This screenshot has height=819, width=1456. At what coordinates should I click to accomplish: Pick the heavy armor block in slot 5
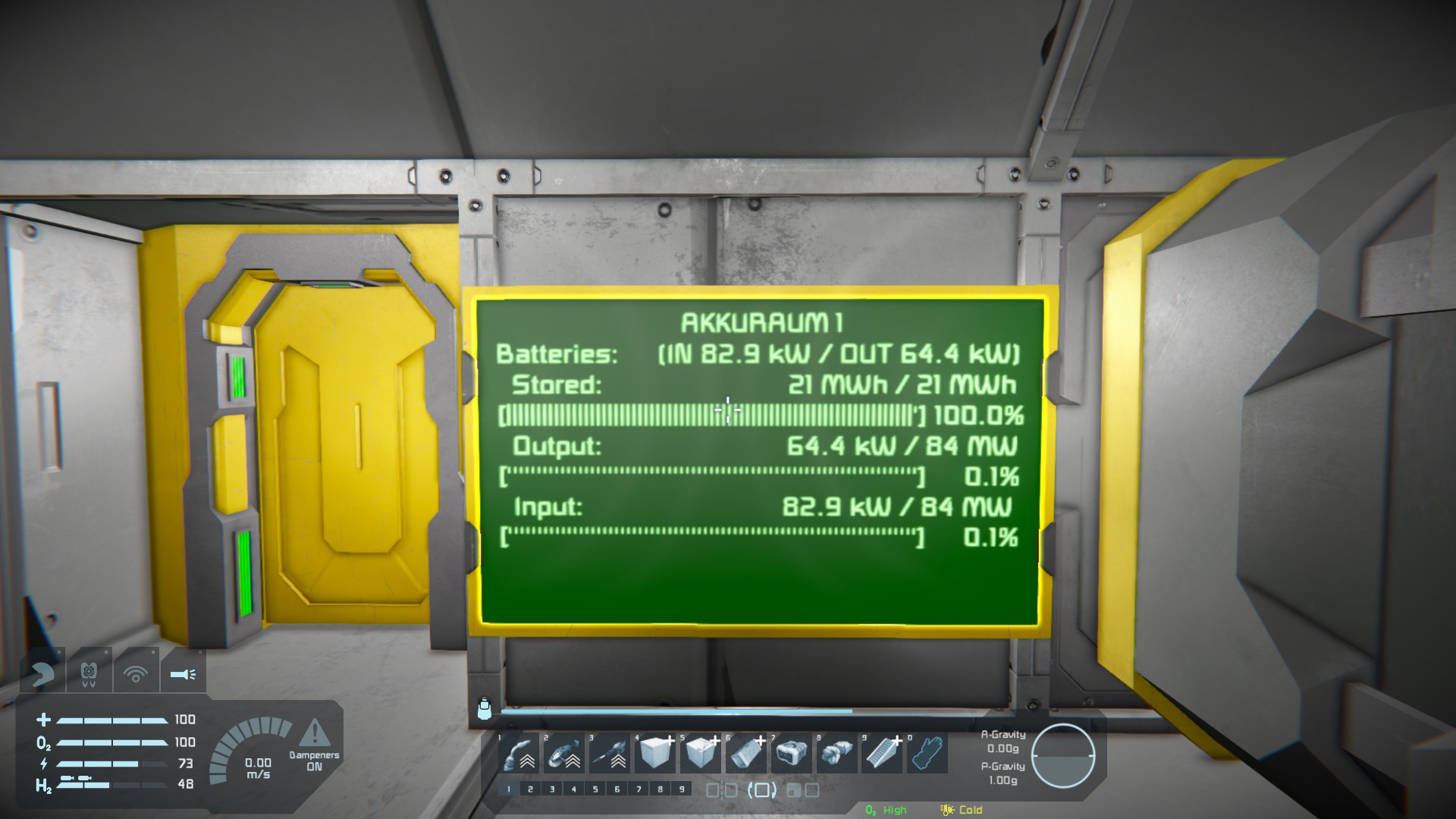coord(701,754)
